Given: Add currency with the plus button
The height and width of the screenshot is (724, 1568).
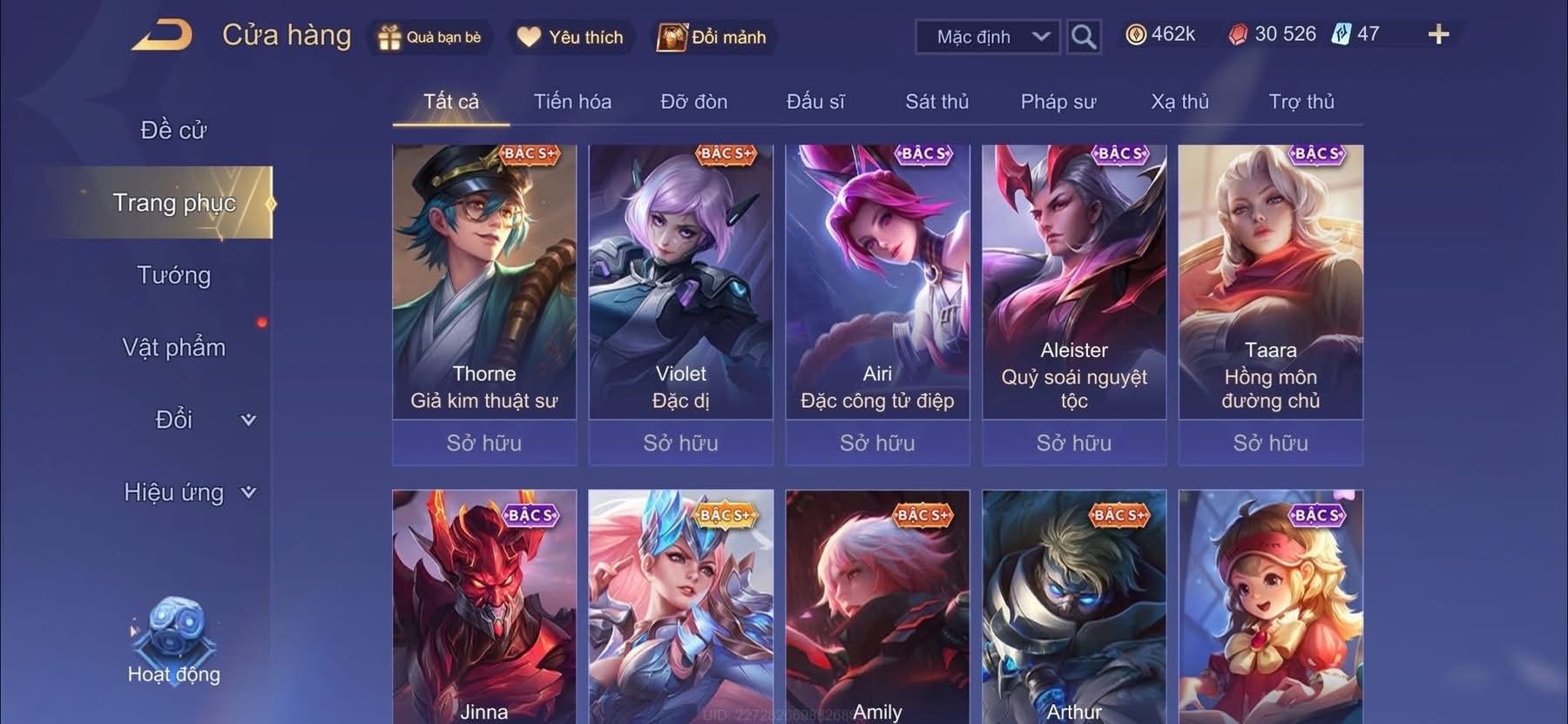Looking at the screenshot, I should tap(1438, 35).
